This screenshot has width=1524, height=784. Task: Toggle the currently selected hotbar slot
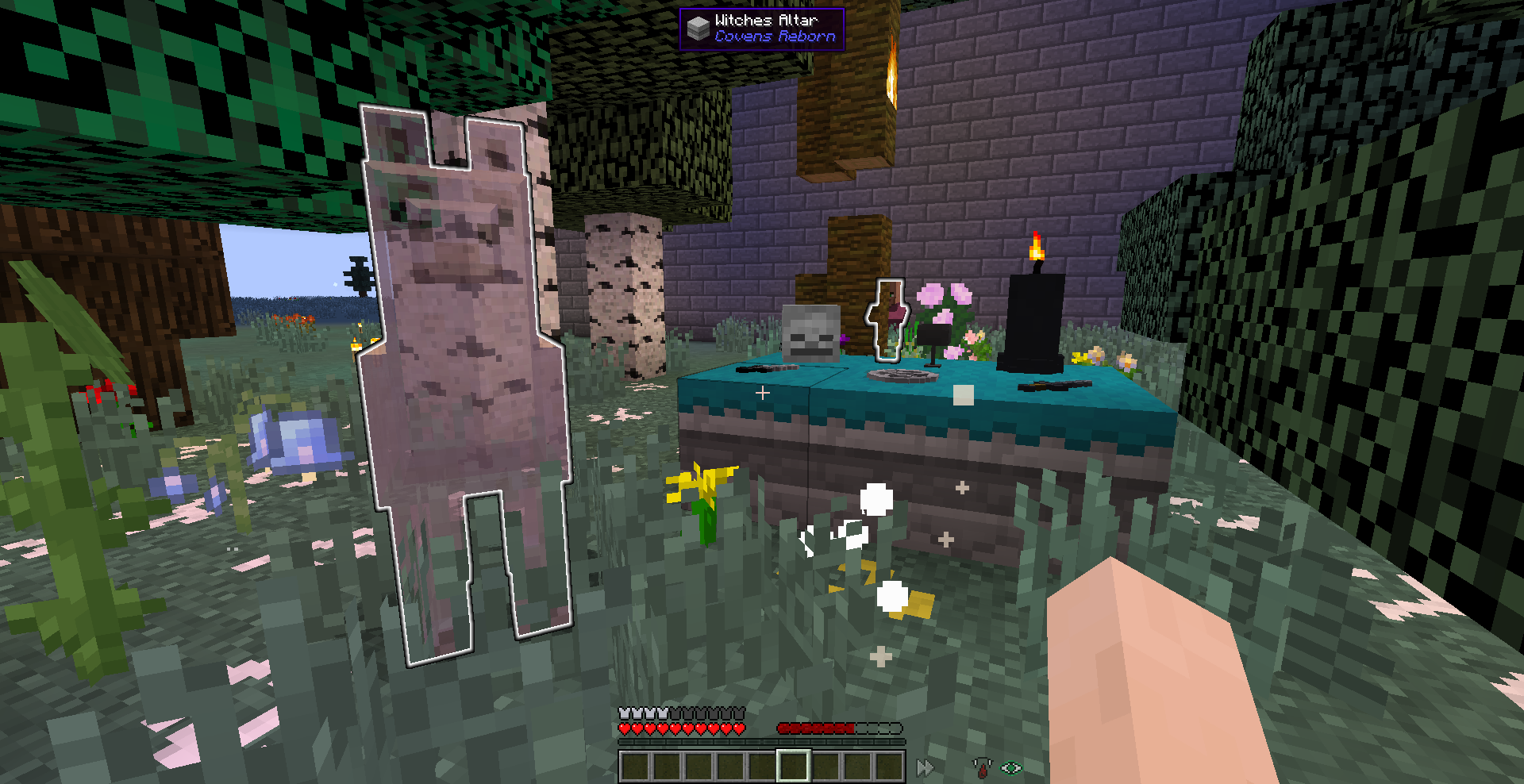tap(794, 764)
